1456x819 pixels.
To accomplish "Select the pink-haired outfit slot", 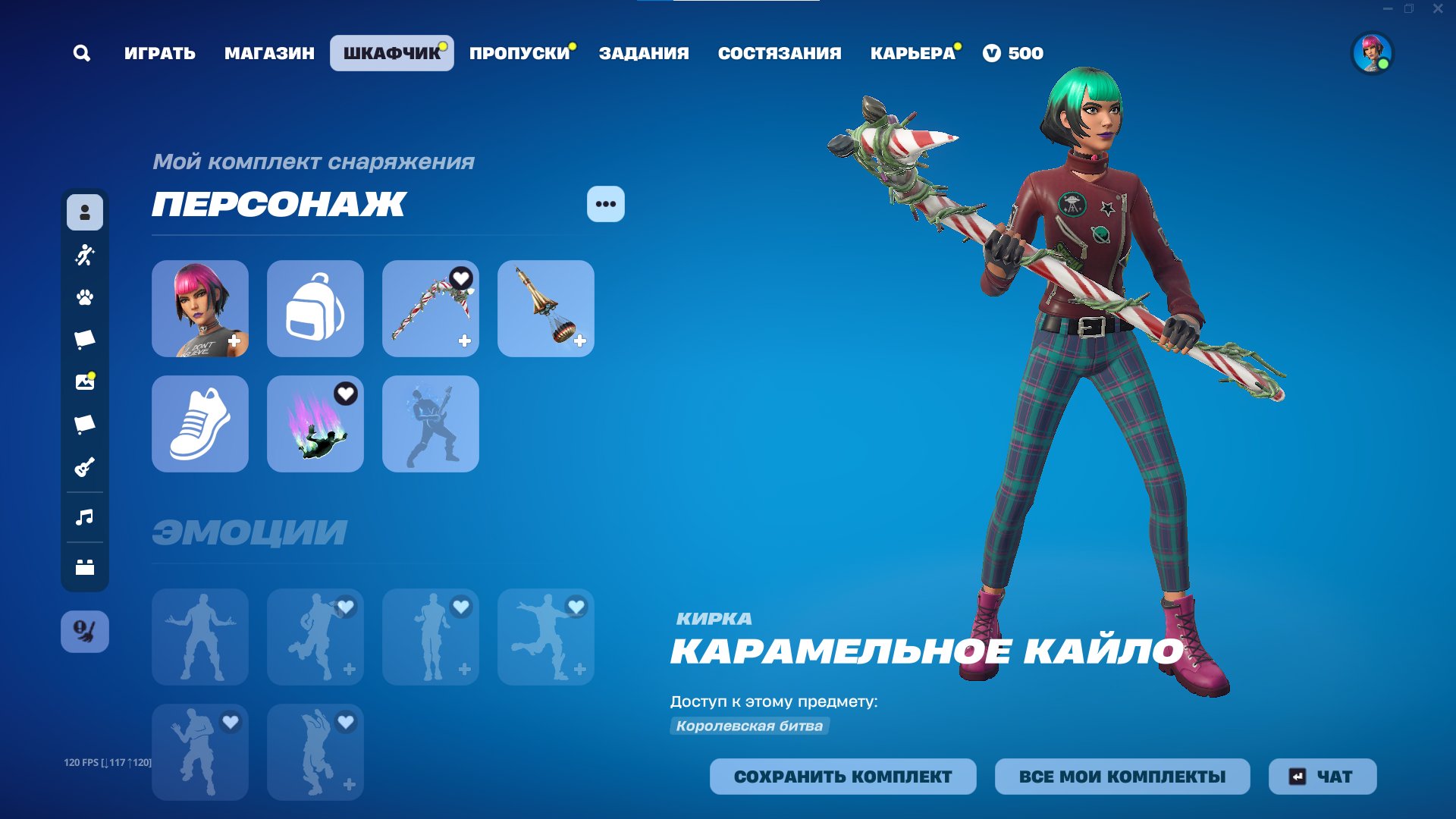I will (200, 309).
